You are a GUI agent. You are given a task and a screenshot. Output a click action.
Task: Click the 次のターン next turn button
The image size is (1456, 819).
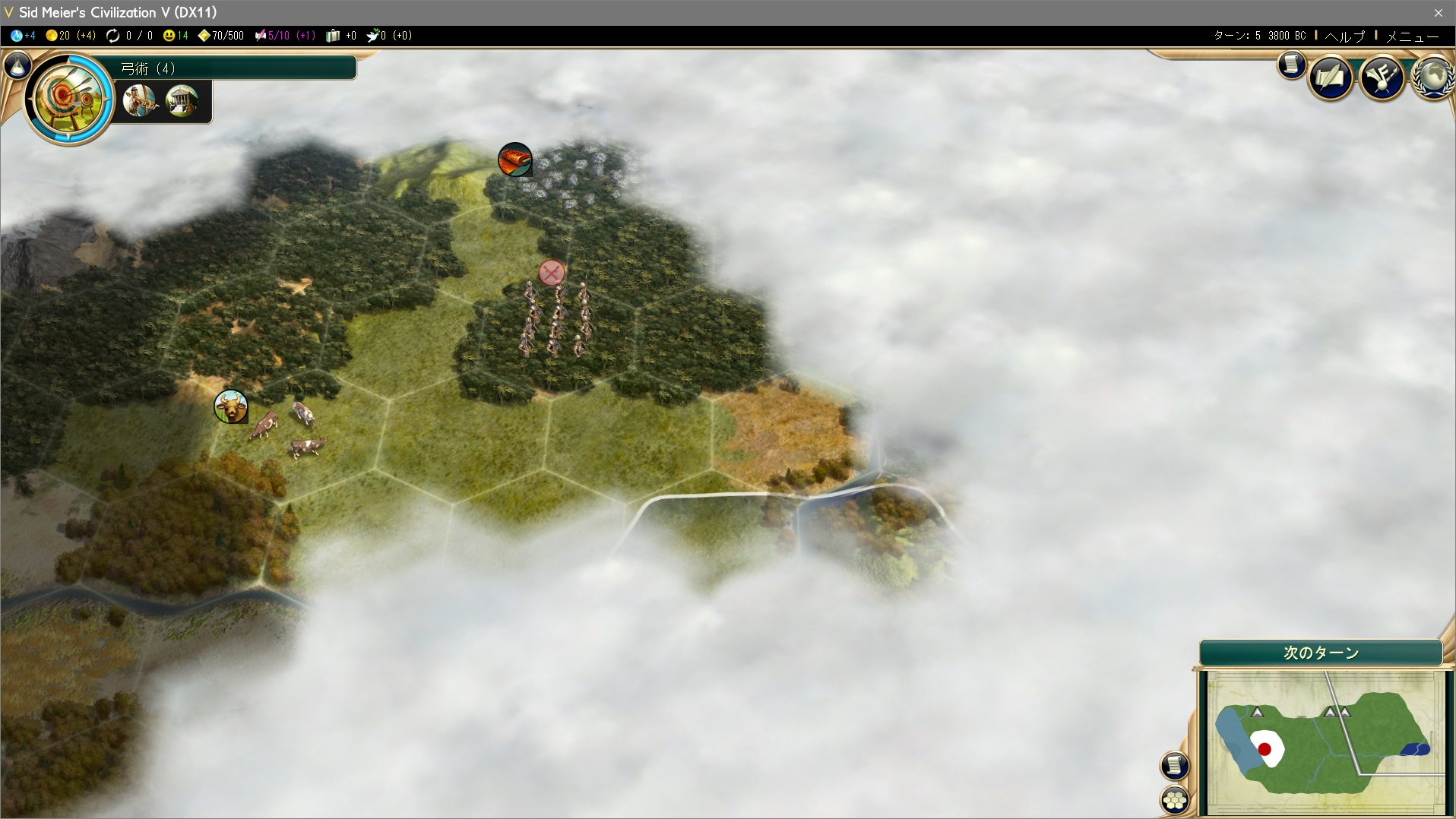point(1321,653)
